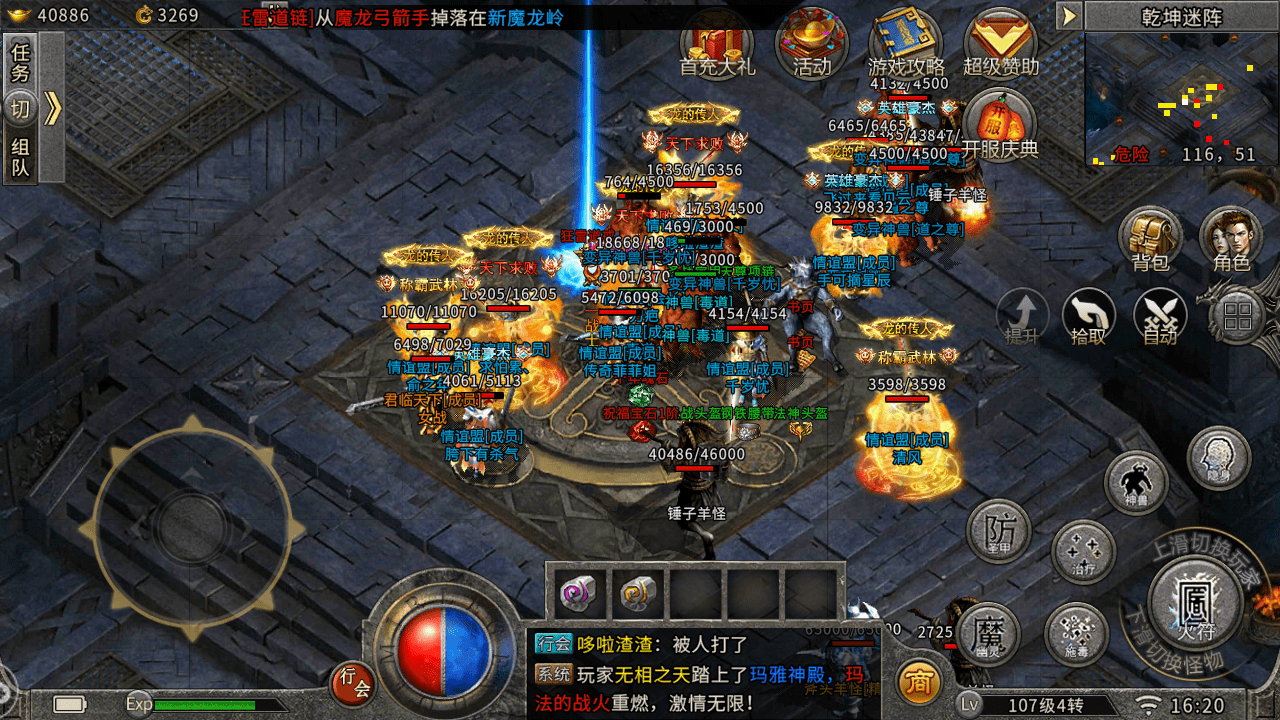Image resolution: width=1280 pixels, height=720 pixels.
Task: Open the 活动 events menu
Action: (x=811, y=45)
